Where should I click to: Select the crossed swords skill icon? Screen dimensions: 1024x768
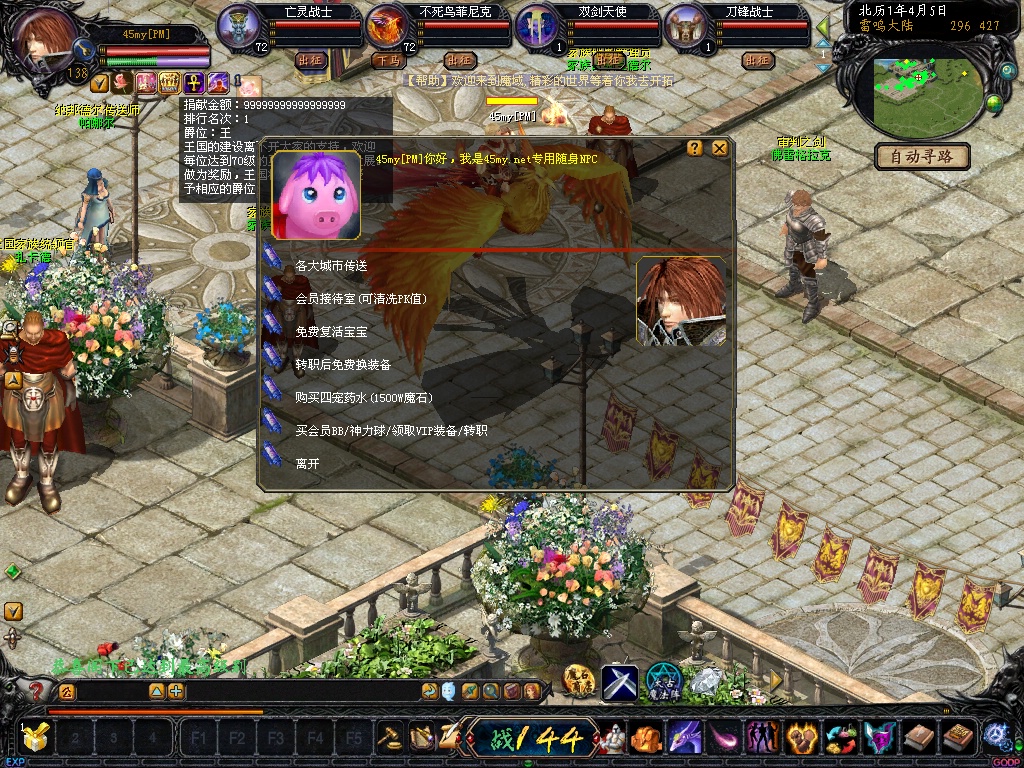pyautogui.click(x=619, y=682)
